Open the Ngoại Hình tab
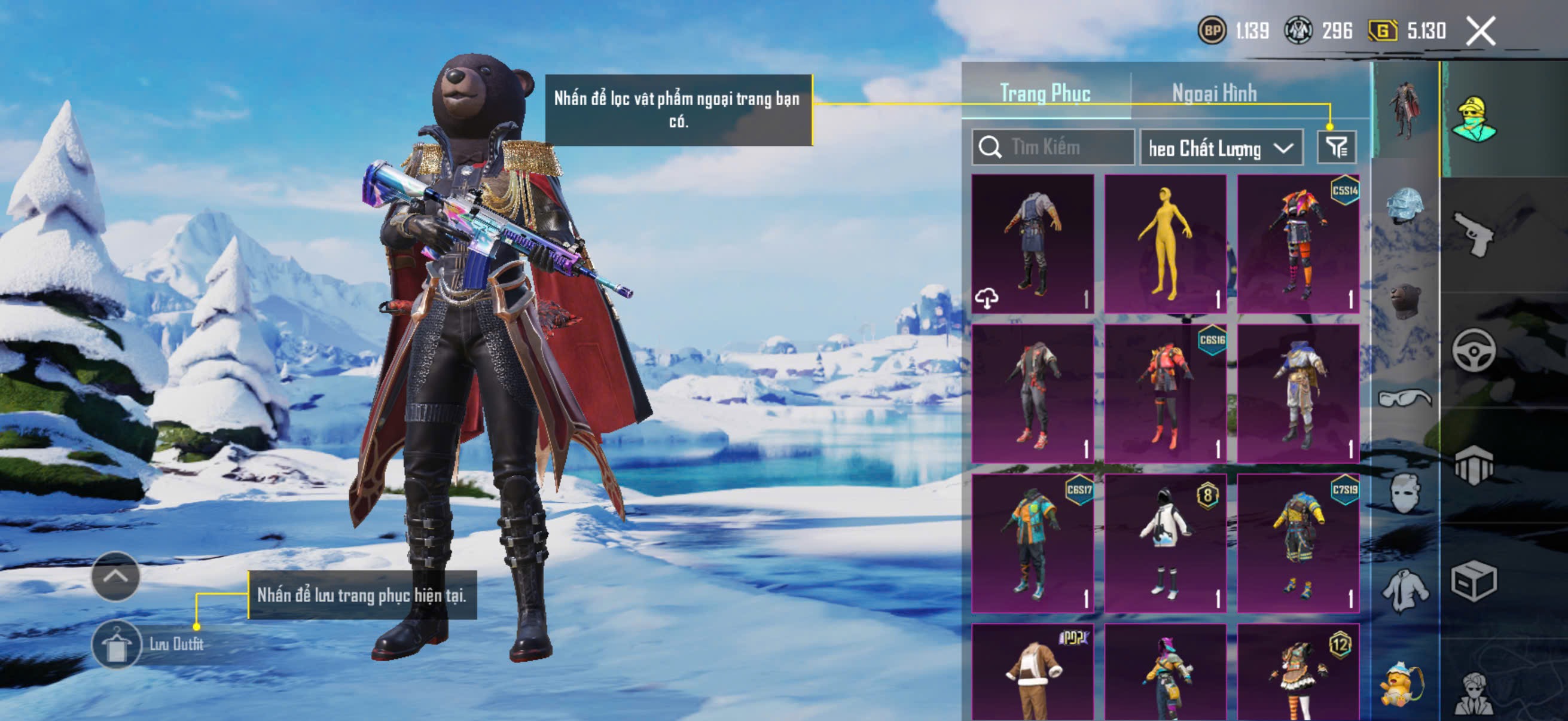This screenshot has height=721, width=1568. coord(1214,93)
